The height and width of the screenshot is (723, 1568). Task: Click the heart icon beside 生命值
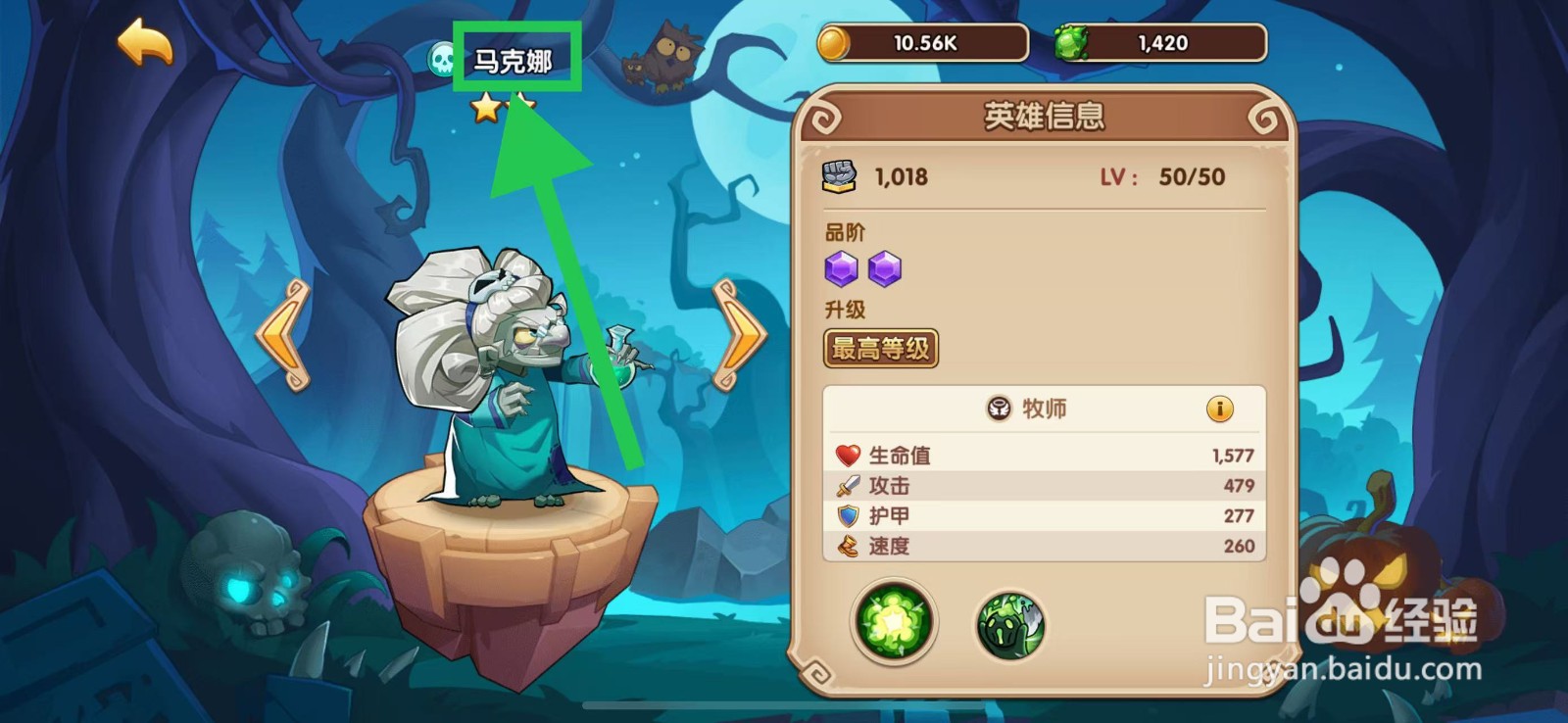(x=849, y=454)
